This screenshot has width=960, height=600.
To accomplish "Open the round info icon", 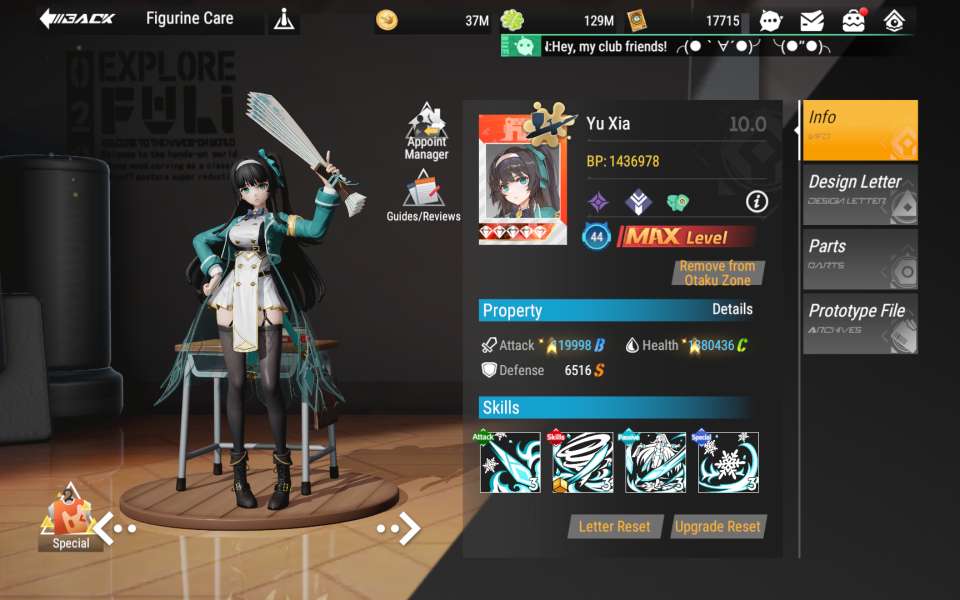I will point(757,202).
